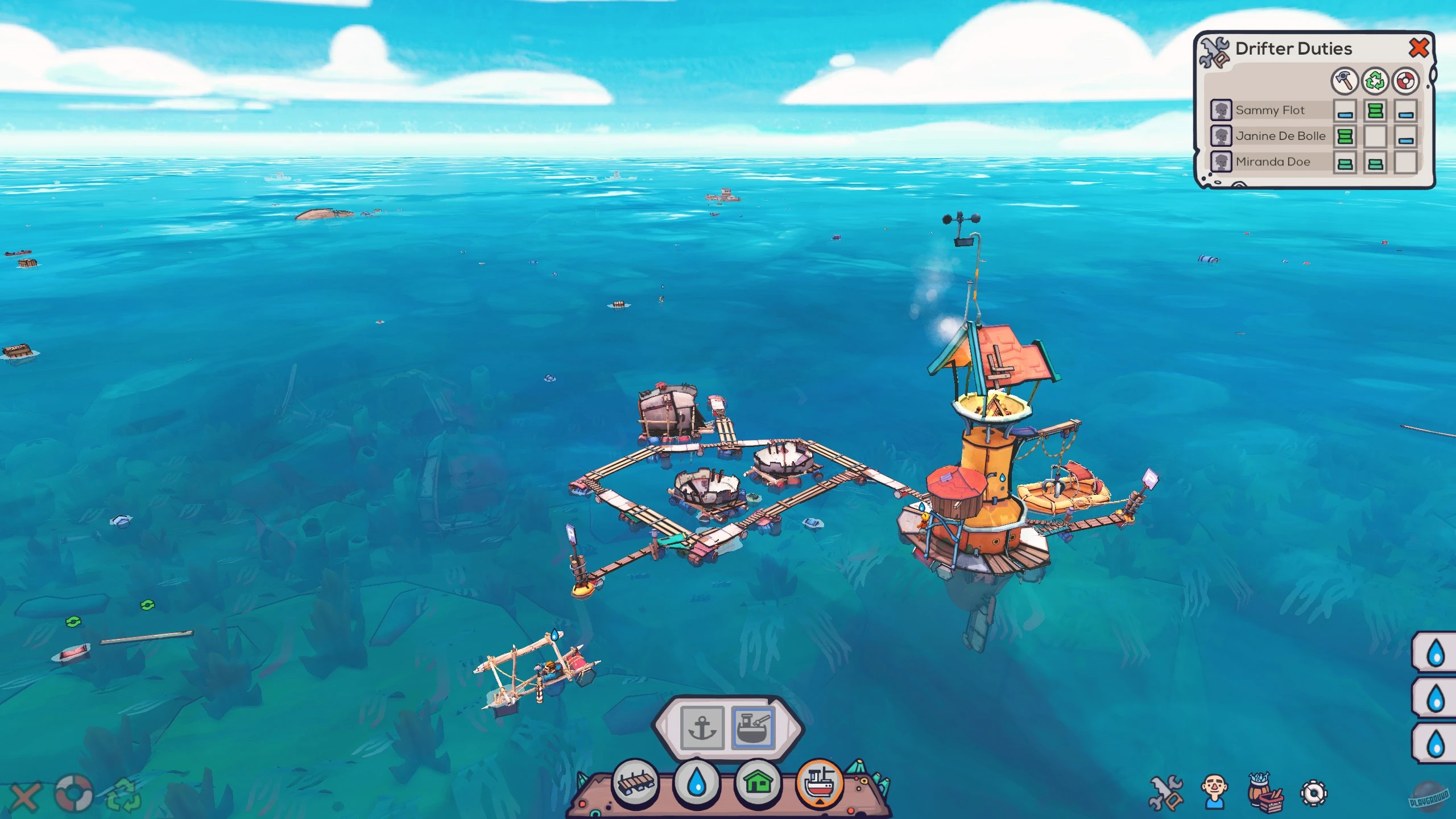Open the platforms build category on the toolbar
The width and height of the screenshot is (1456, 819).
coord(637,783)
